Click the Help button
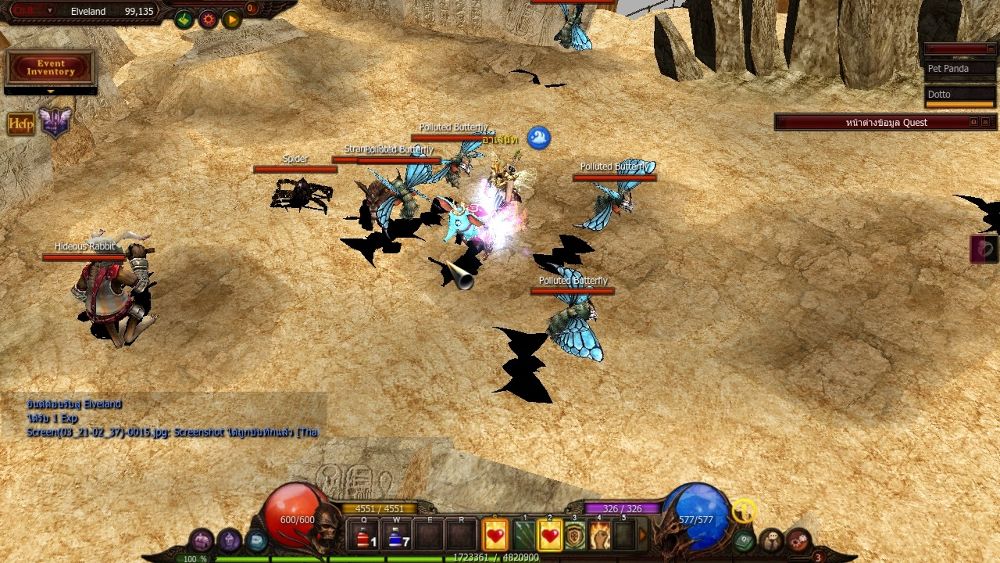The image size is (1000, 563). pos(21,124)
